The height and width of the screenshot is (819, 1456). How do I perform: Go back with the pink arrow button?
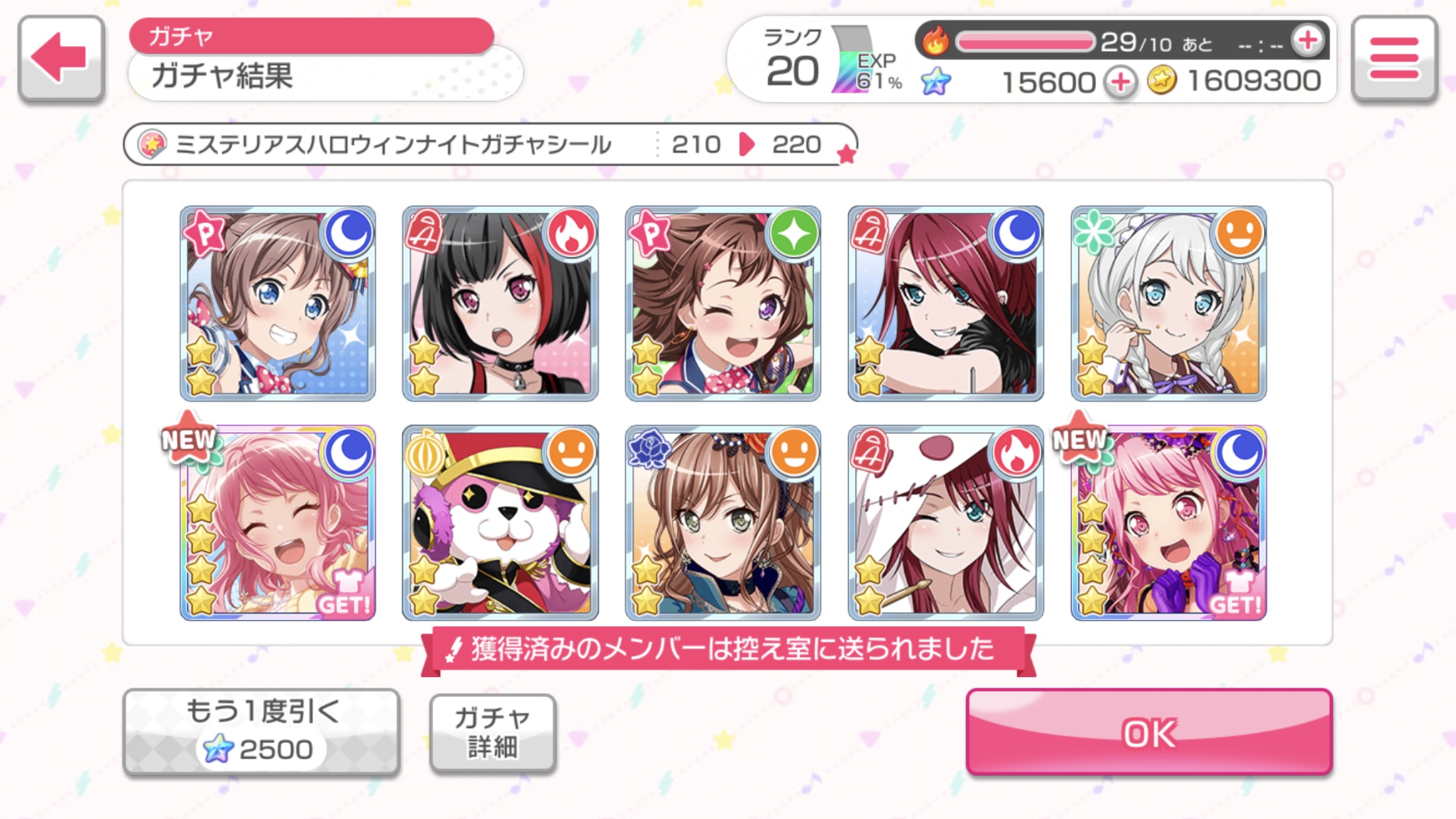click(x=61, y=58)
